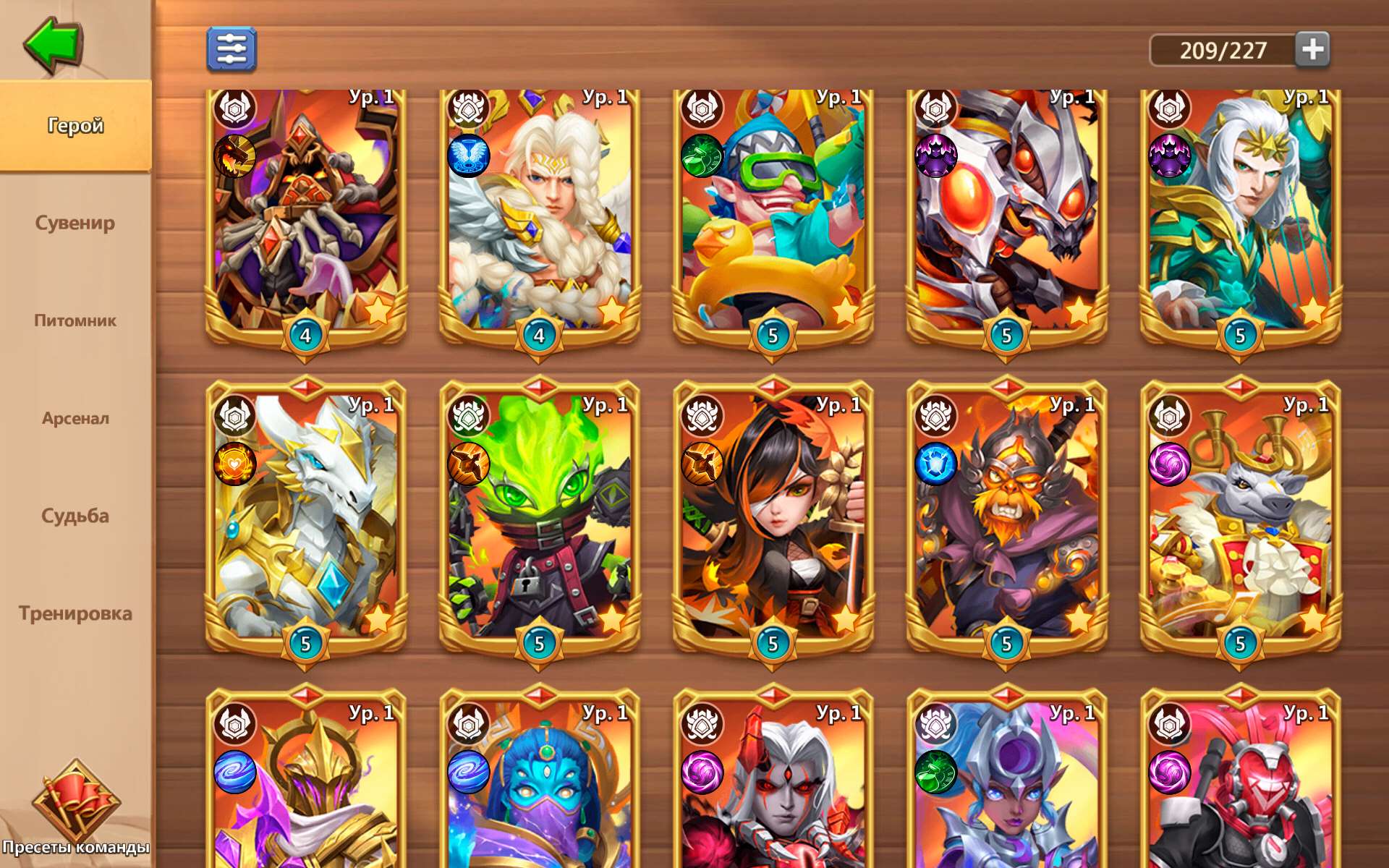Screen dimensions: 1389x868
Task: Open the Тренировка section
Action: click(75, 613)
